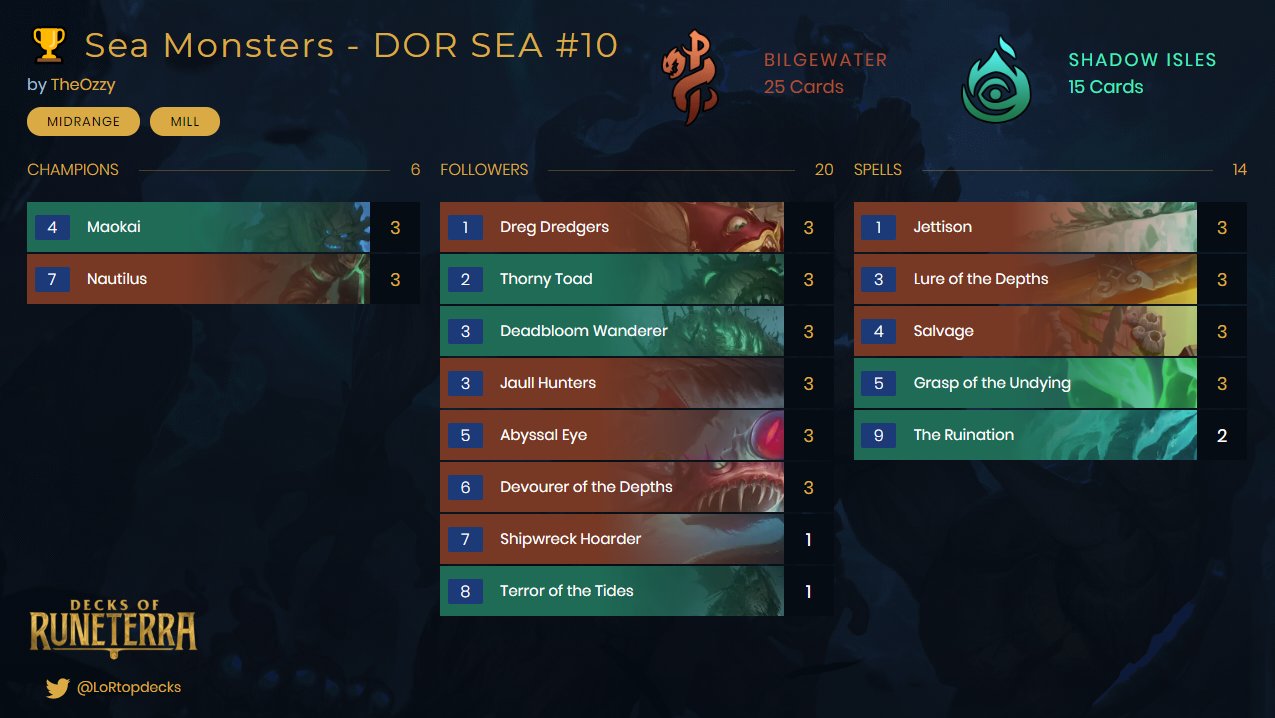1275x718 pixels.
Task: Open the Deadbloom Wanderer card row
Action: click(x=611, y=332)
